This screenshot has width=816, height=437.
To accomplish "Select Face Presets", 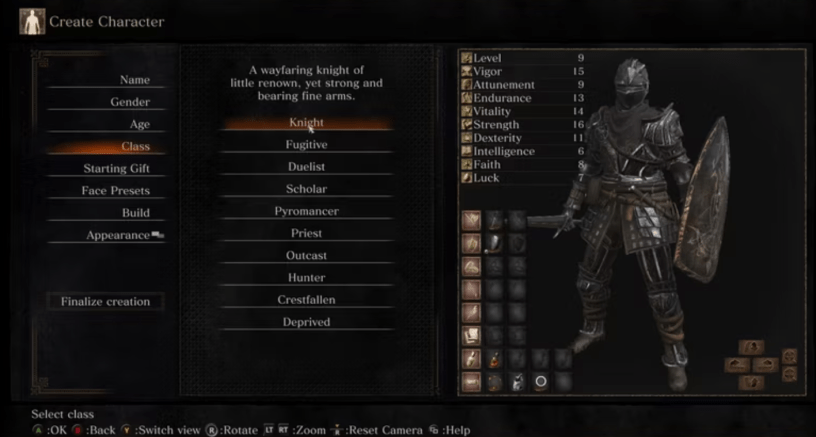I will pyautogui.click(x=115, y=190).
